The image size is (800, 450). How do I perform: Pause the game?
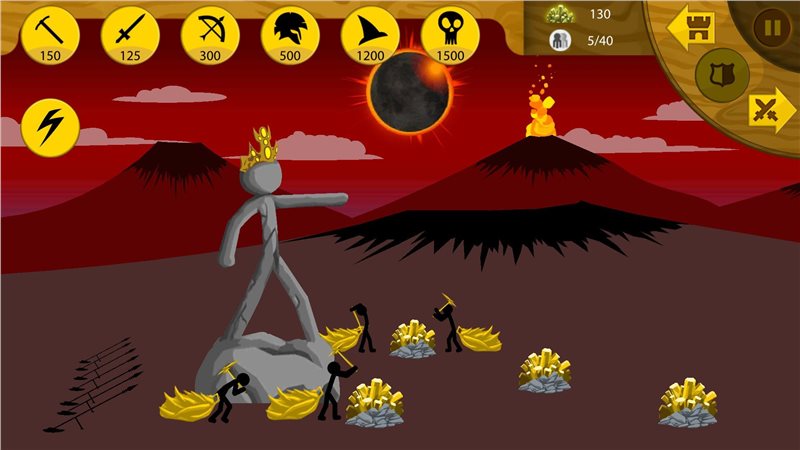click(773, 27)
